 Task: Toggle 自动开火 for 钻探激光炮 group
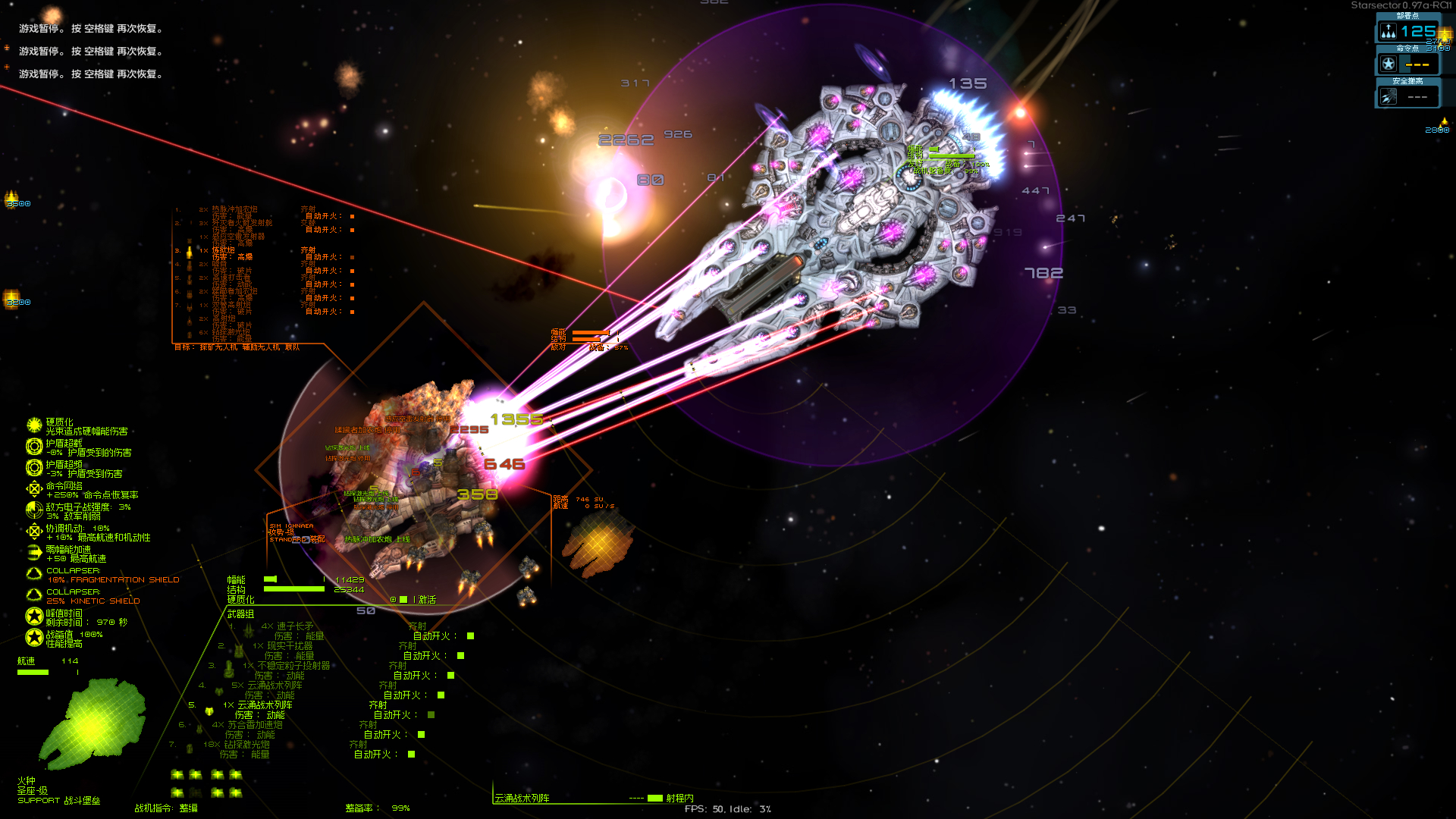tap(410, 754)
